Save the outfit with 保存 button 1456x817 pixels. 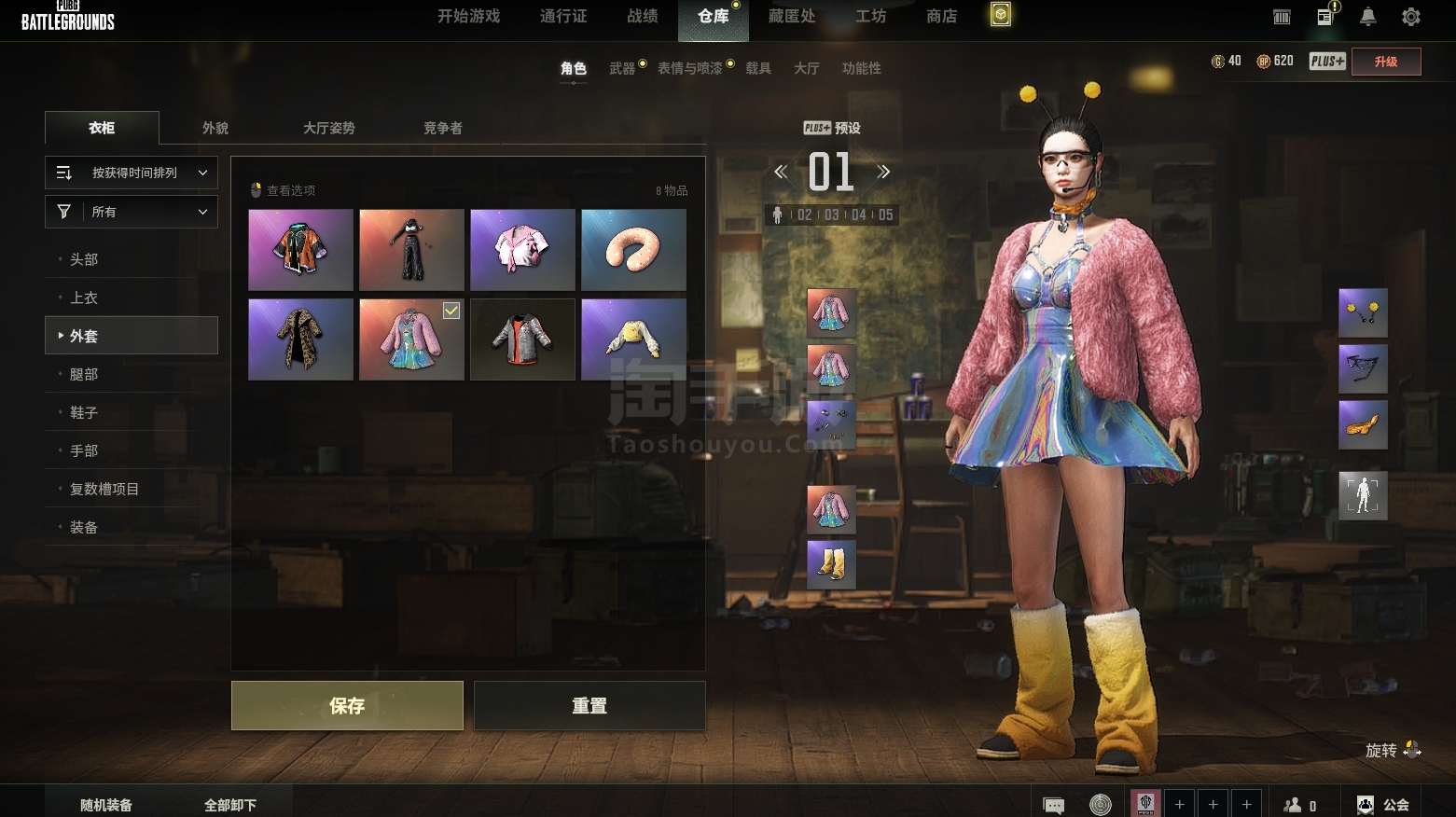tap(347, 706)
